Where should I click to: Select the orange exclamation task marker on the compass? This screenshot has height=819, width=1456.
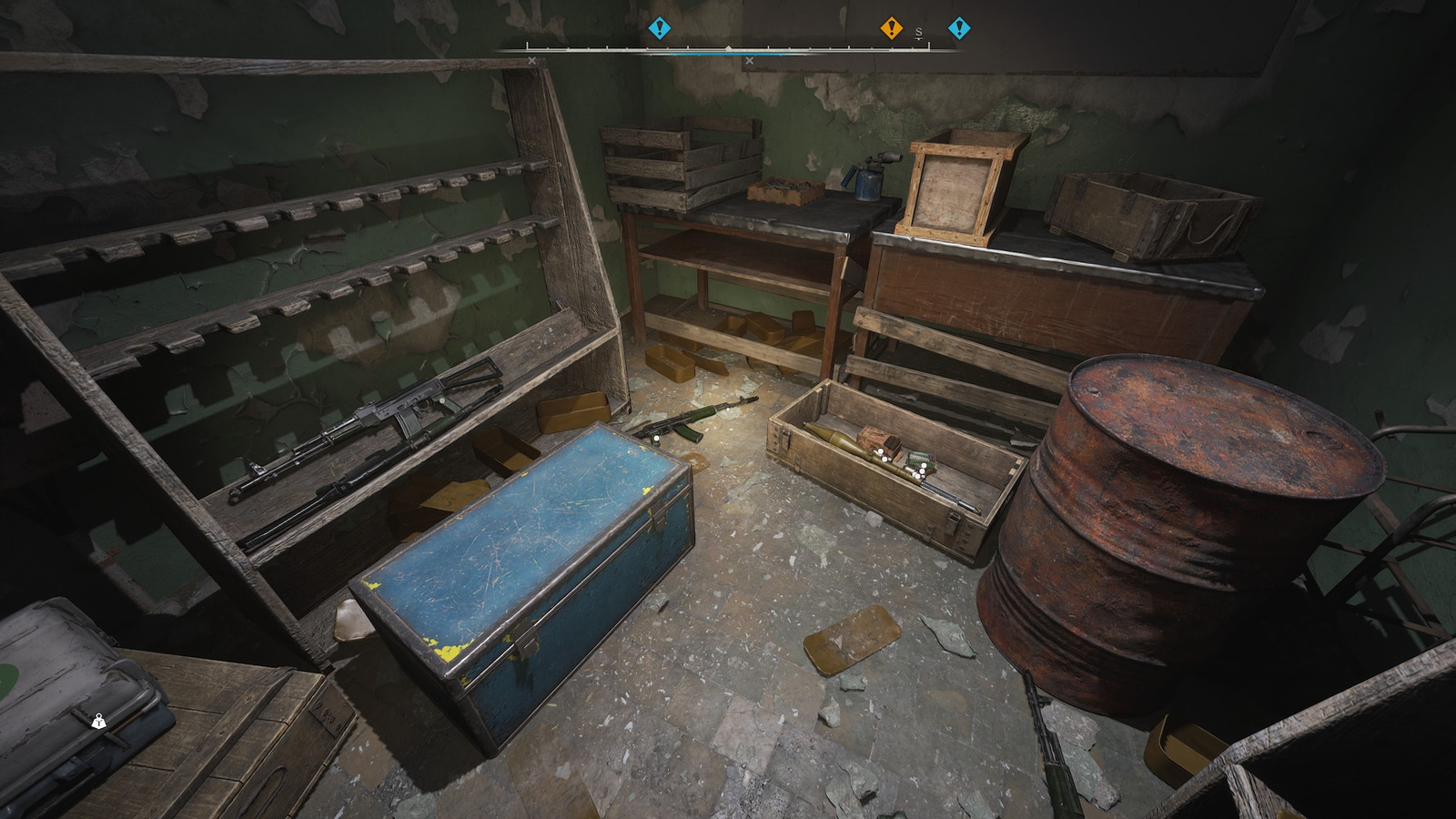[x=891, y=29]
